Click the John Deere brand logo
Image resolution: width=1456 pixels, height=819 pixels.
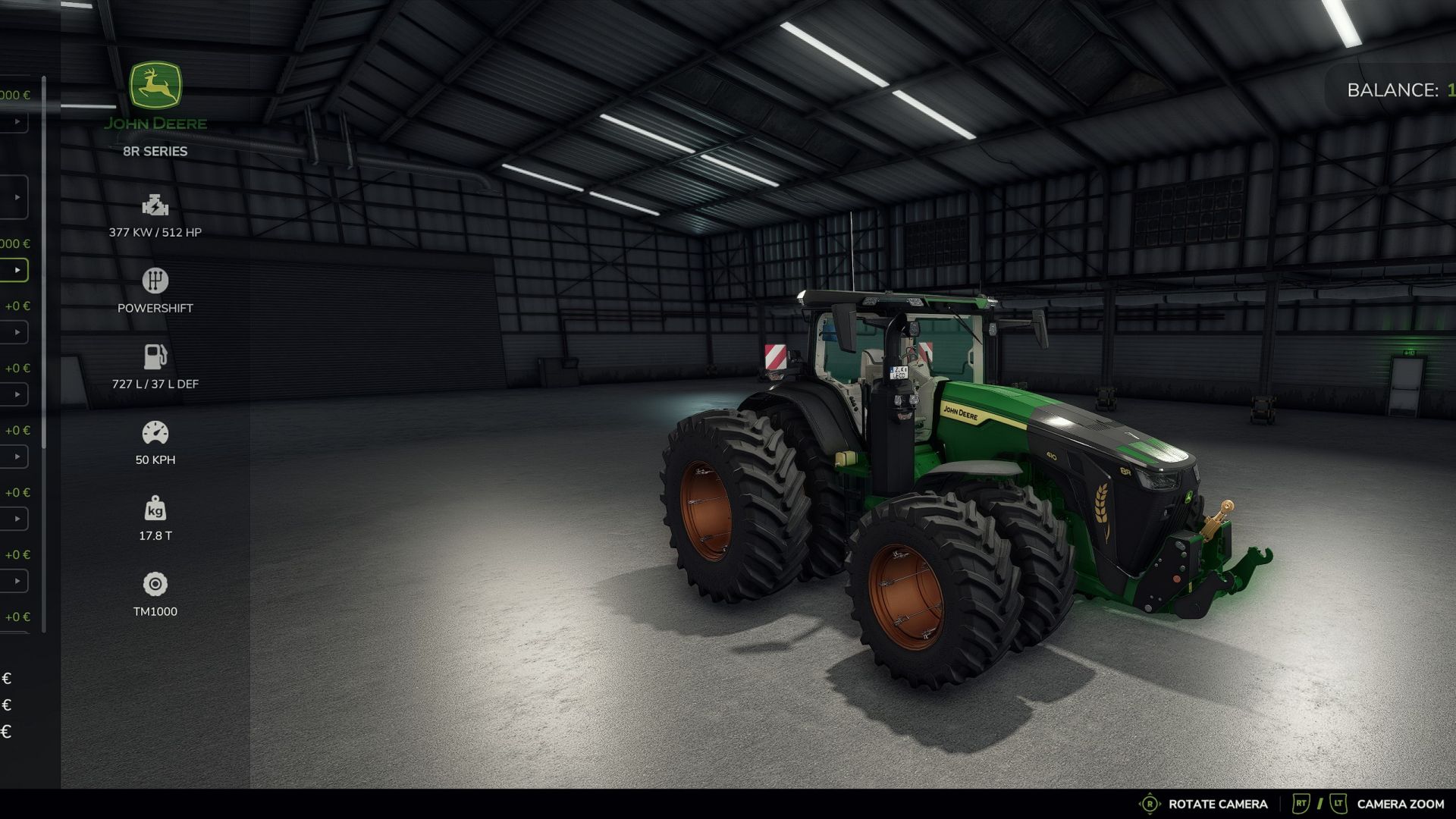coord(154,85)
